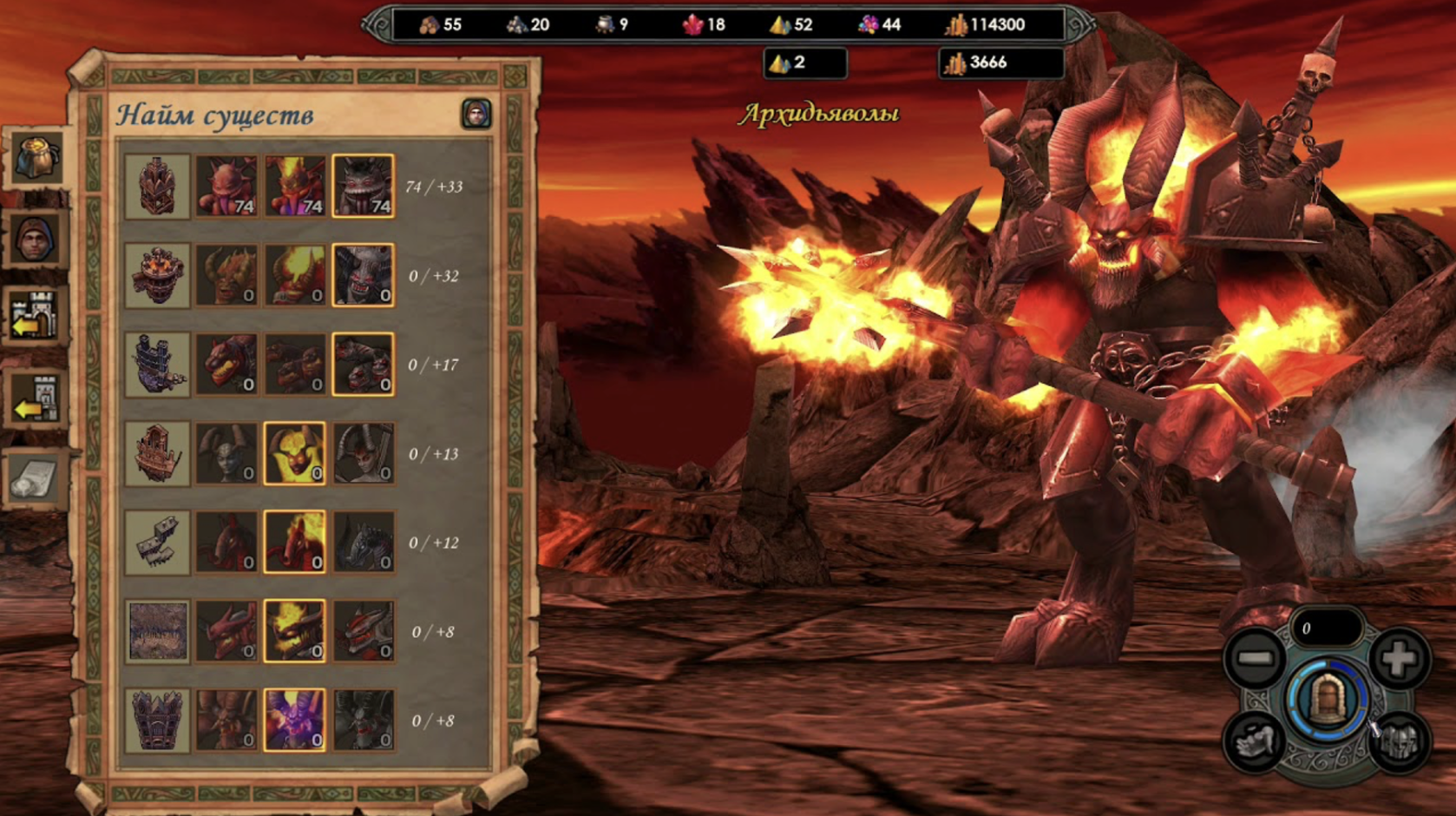Open the hooded hero portrait tab
Viewport: 1456px width, 816px height.
(x=36, y=239)
